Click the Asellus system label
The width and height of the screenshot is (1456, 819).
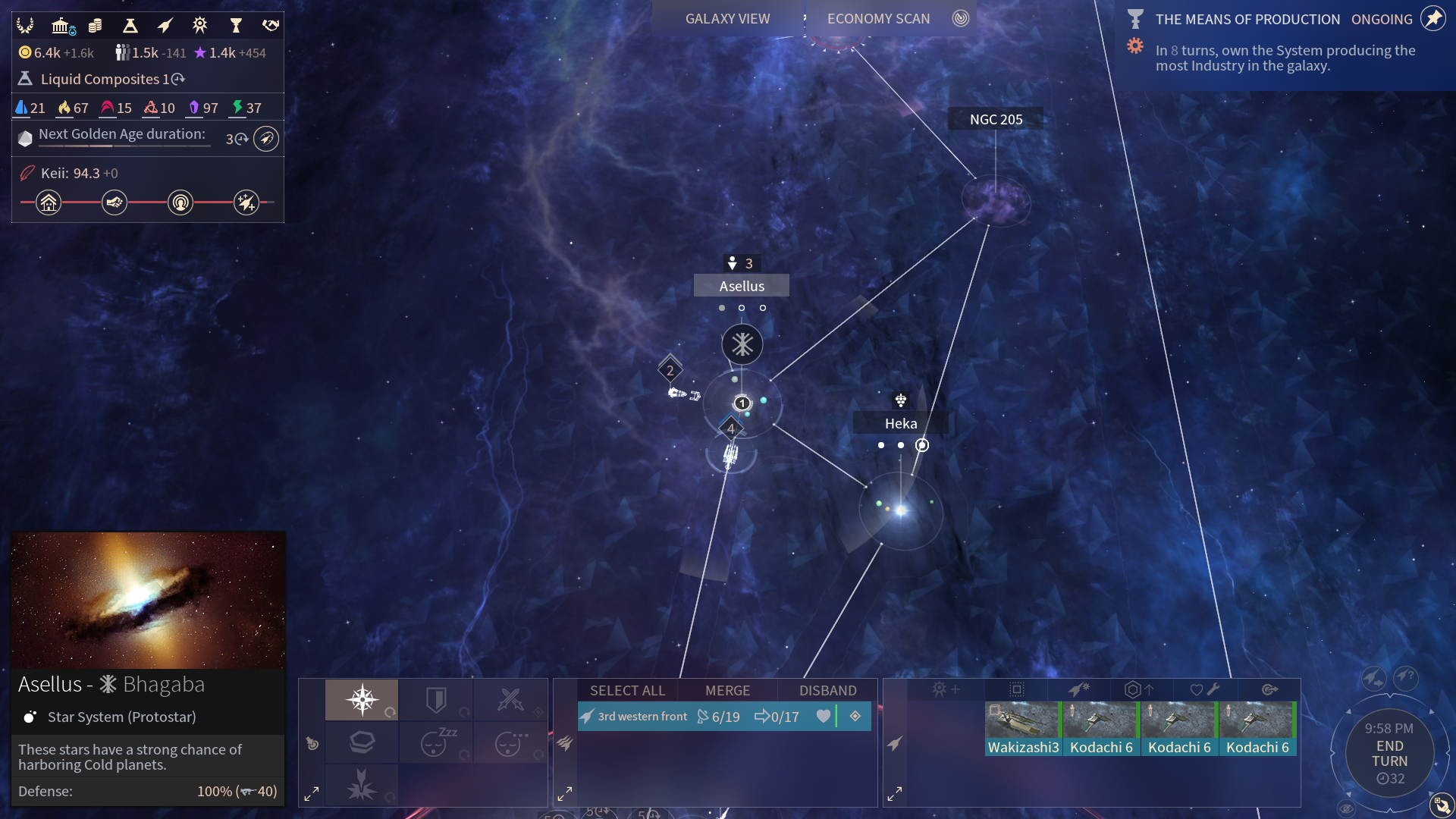coord(742,286)
